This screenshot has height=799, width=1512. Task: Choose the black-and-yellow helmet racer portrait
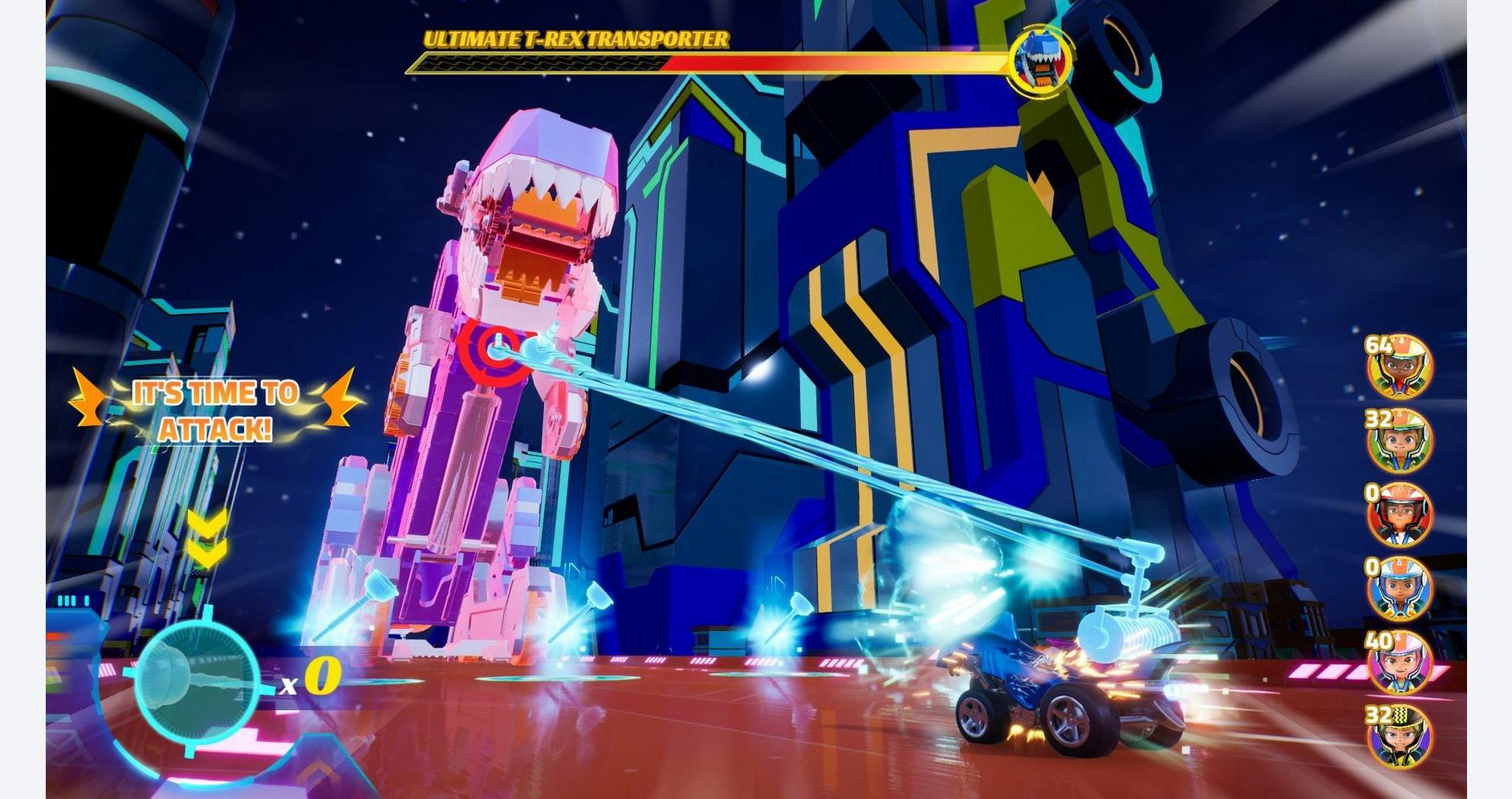point(1400,736)
